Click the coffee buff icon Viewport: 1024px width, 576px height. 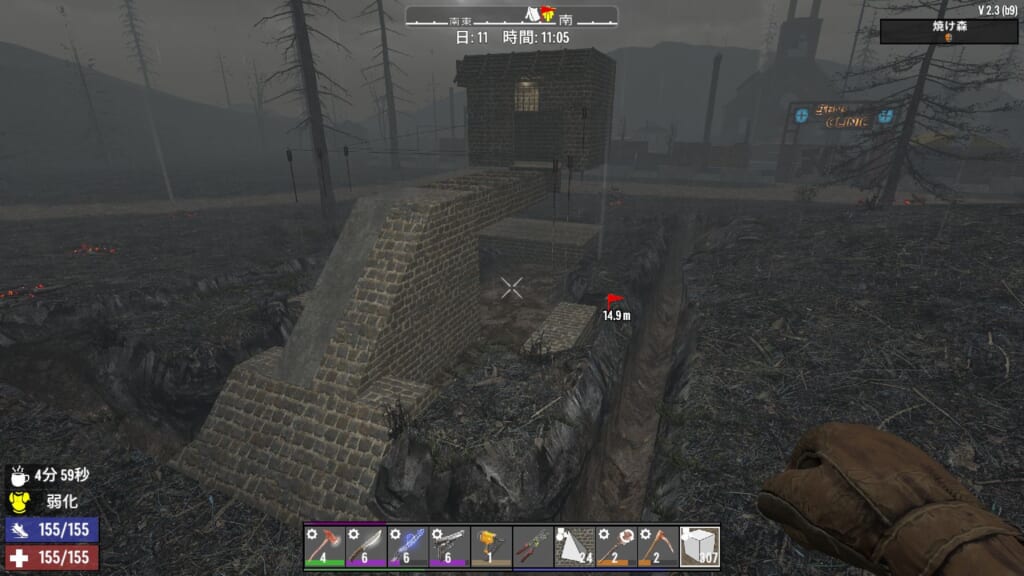click(18, 475)
